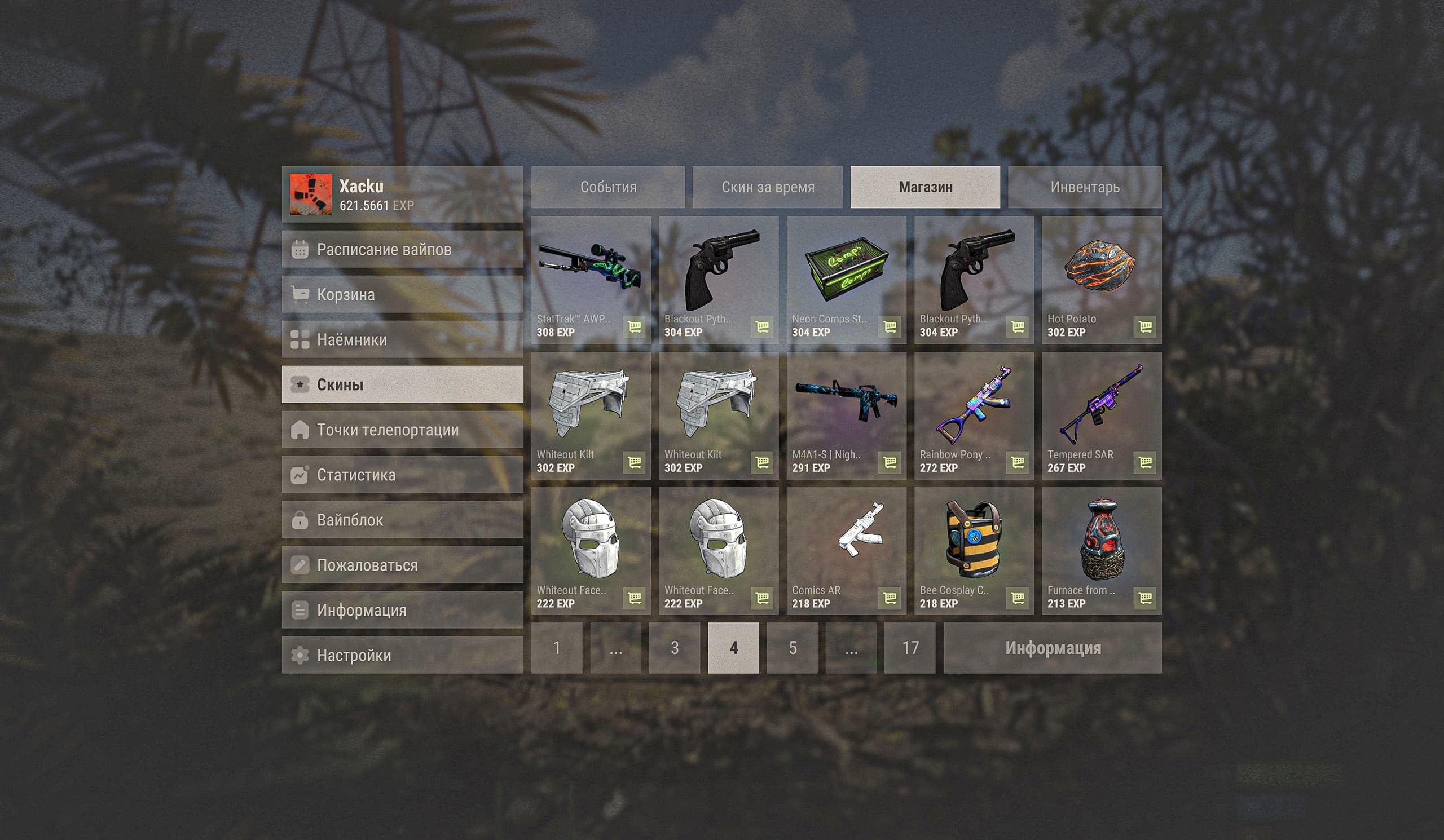Go to shop page 5

click(792, 648)
